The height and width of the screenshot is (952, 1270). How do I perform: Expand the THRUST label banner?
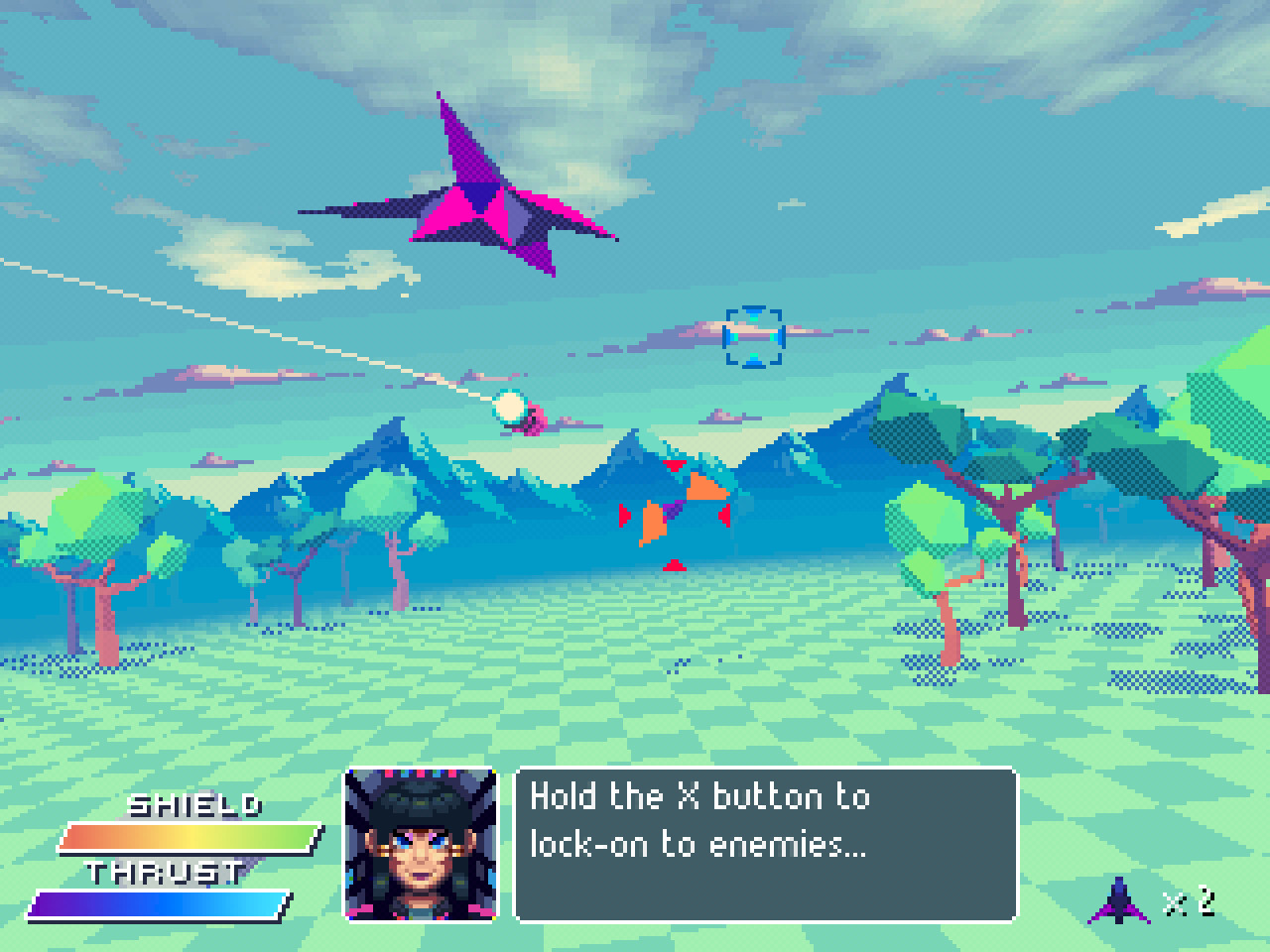(164, 873)
